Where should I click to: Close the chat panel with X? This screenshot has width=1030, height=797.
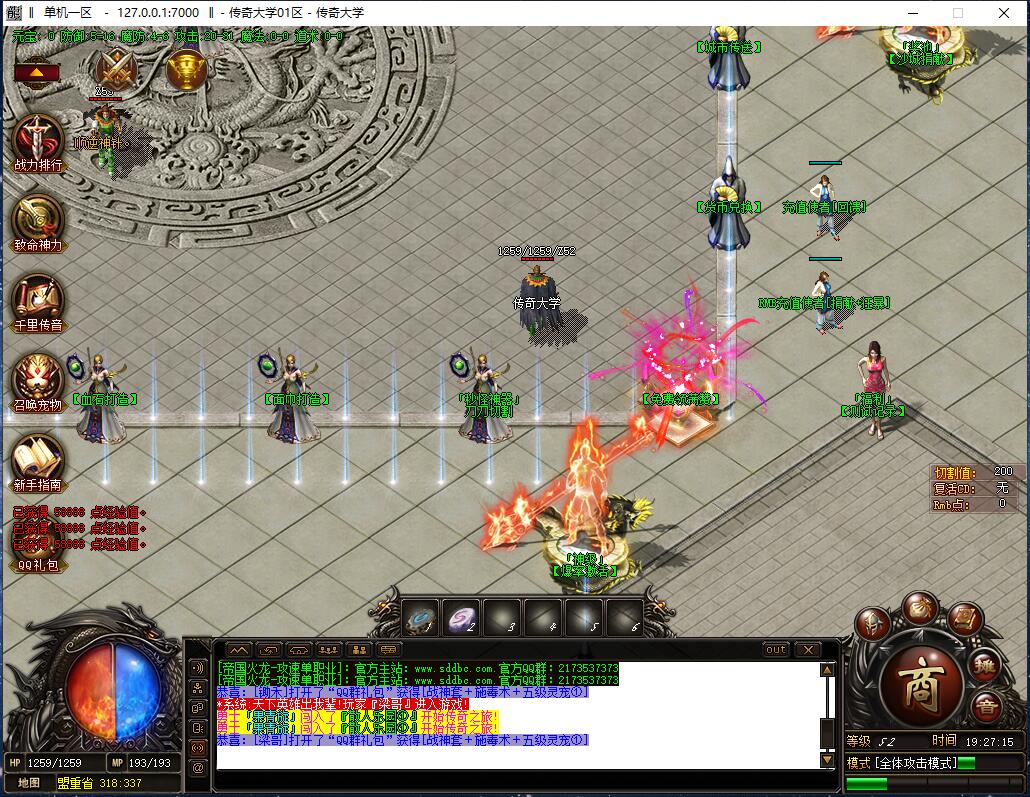[x=806, y=650]
